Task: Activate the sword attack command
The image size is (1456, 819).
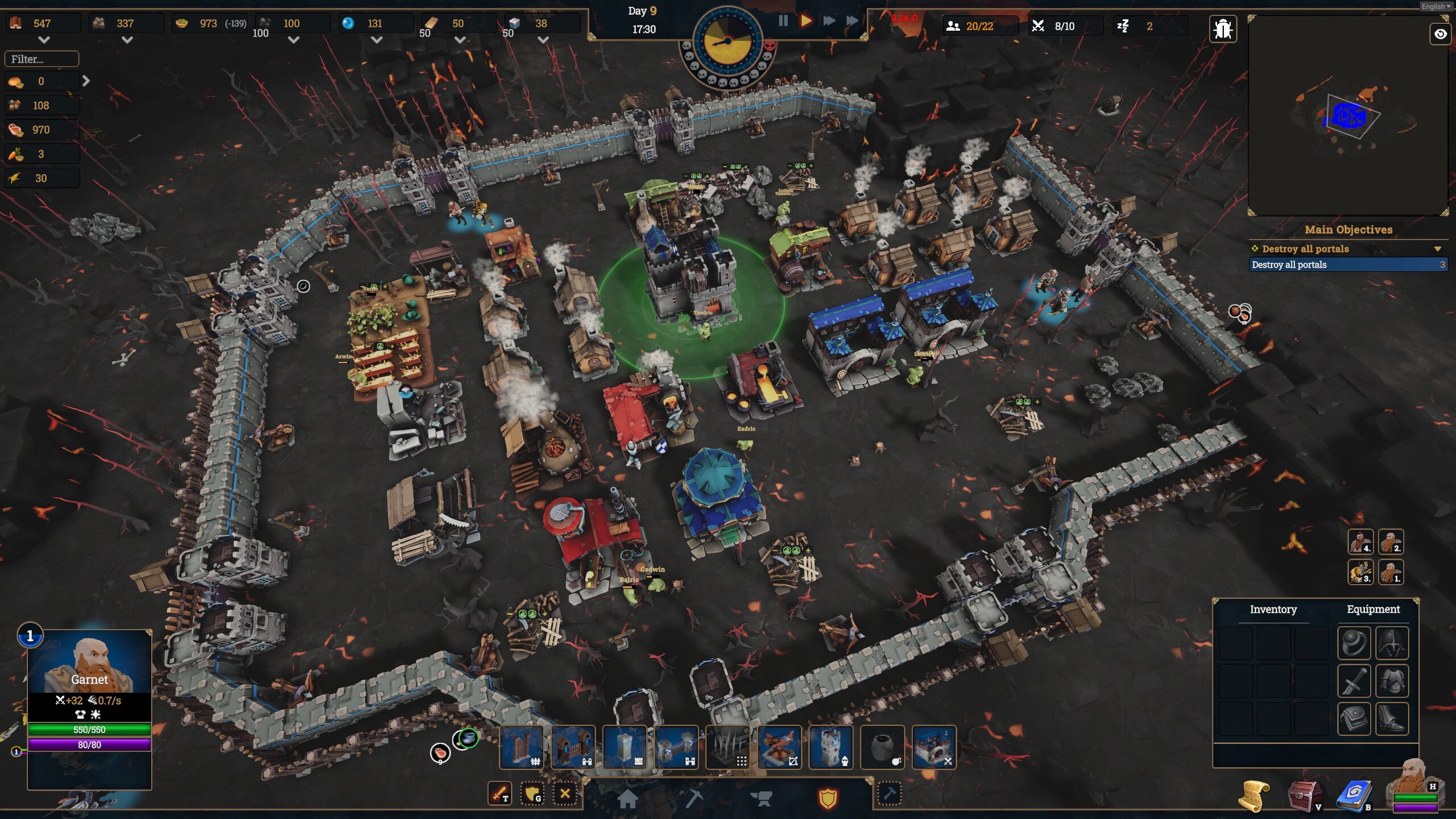Action: pyautogui.click(x=500, y=793)
